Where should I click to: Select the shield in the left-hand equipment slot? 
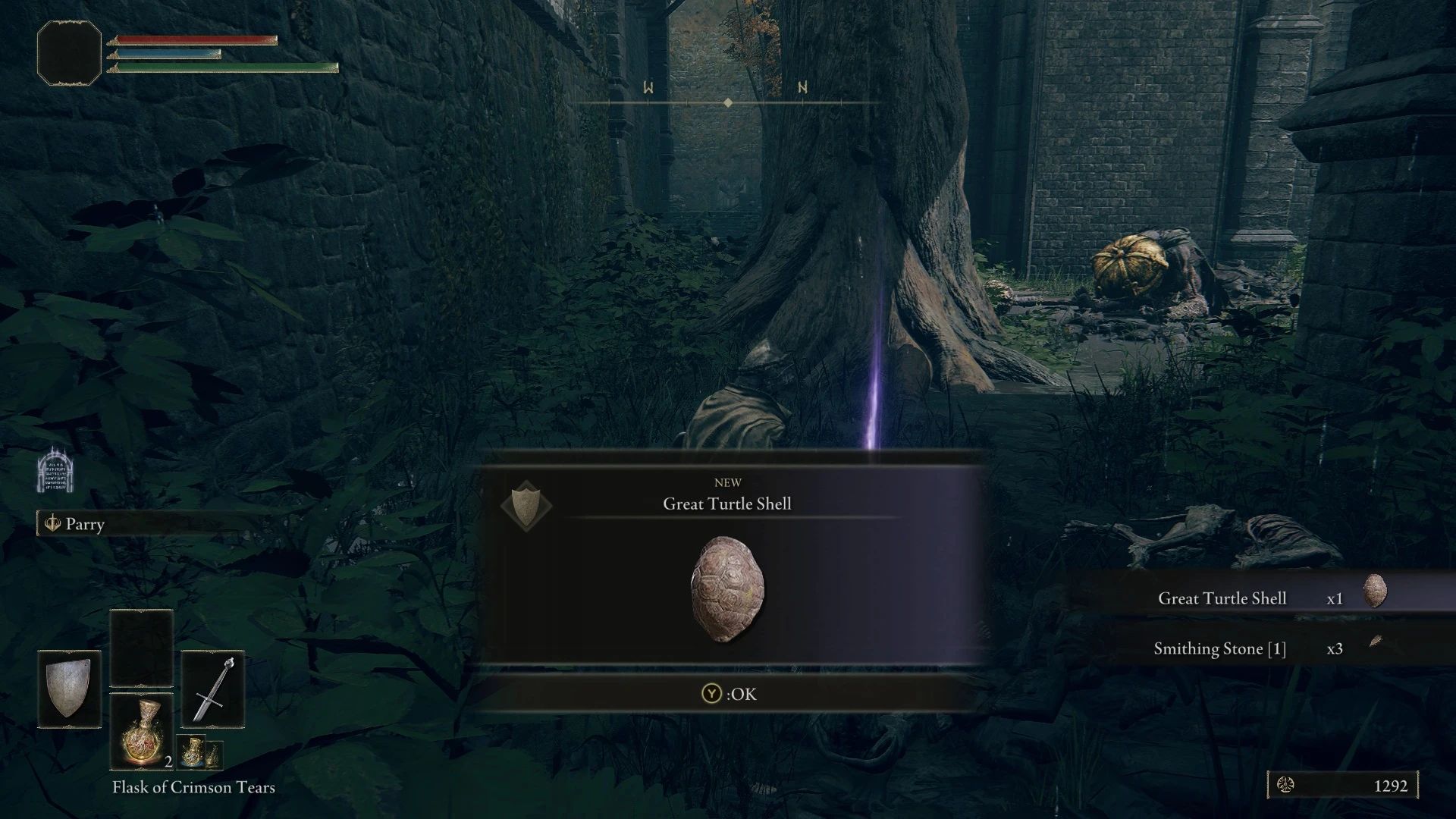[69, 689]
